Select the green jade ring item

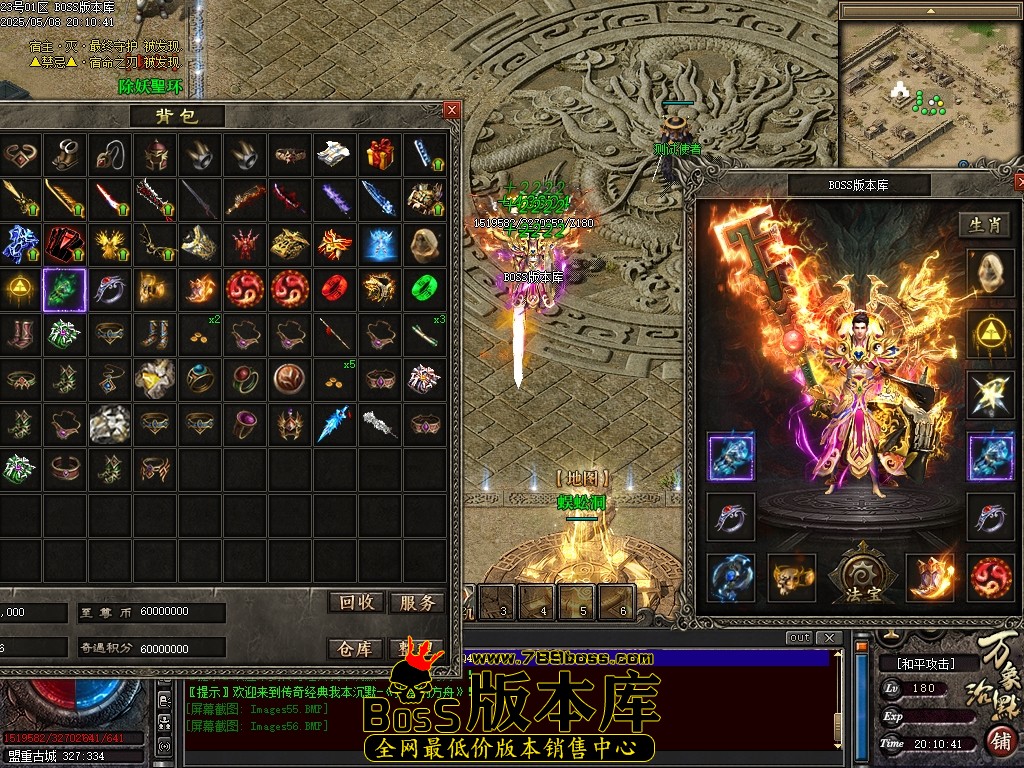[x=425, y=289]
